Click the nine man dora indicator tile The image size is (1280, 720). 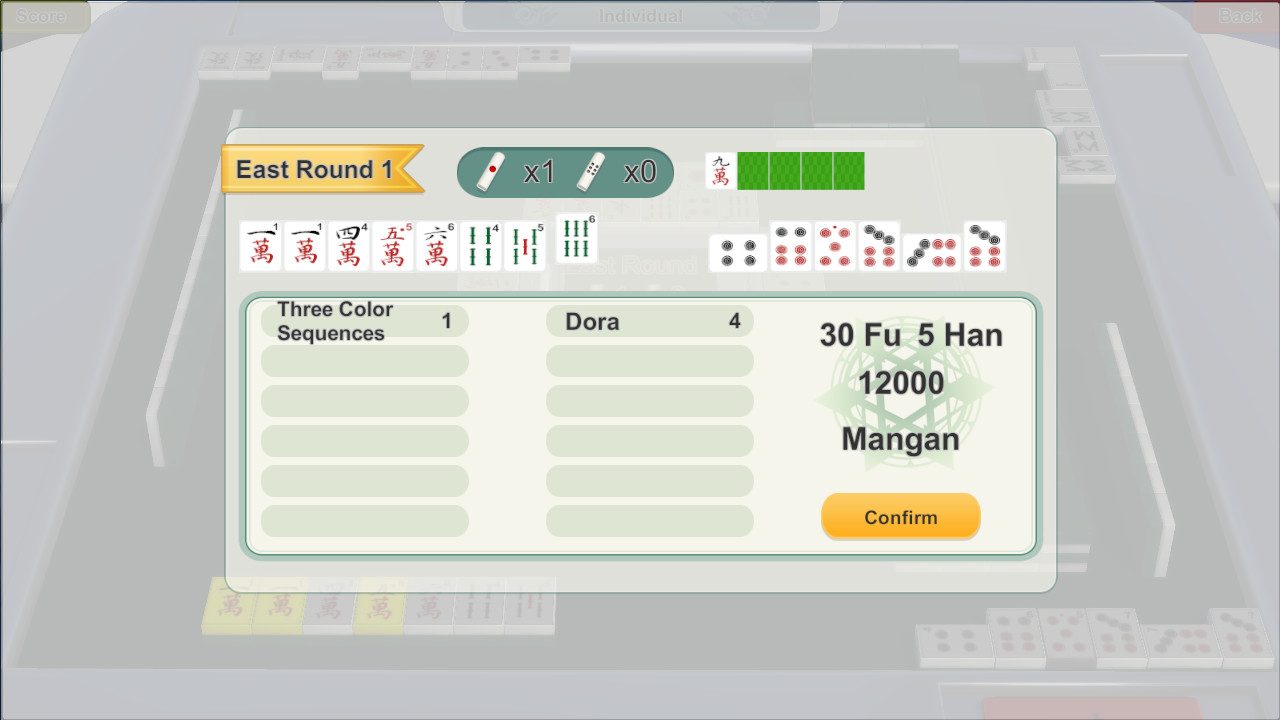[723, 171]
